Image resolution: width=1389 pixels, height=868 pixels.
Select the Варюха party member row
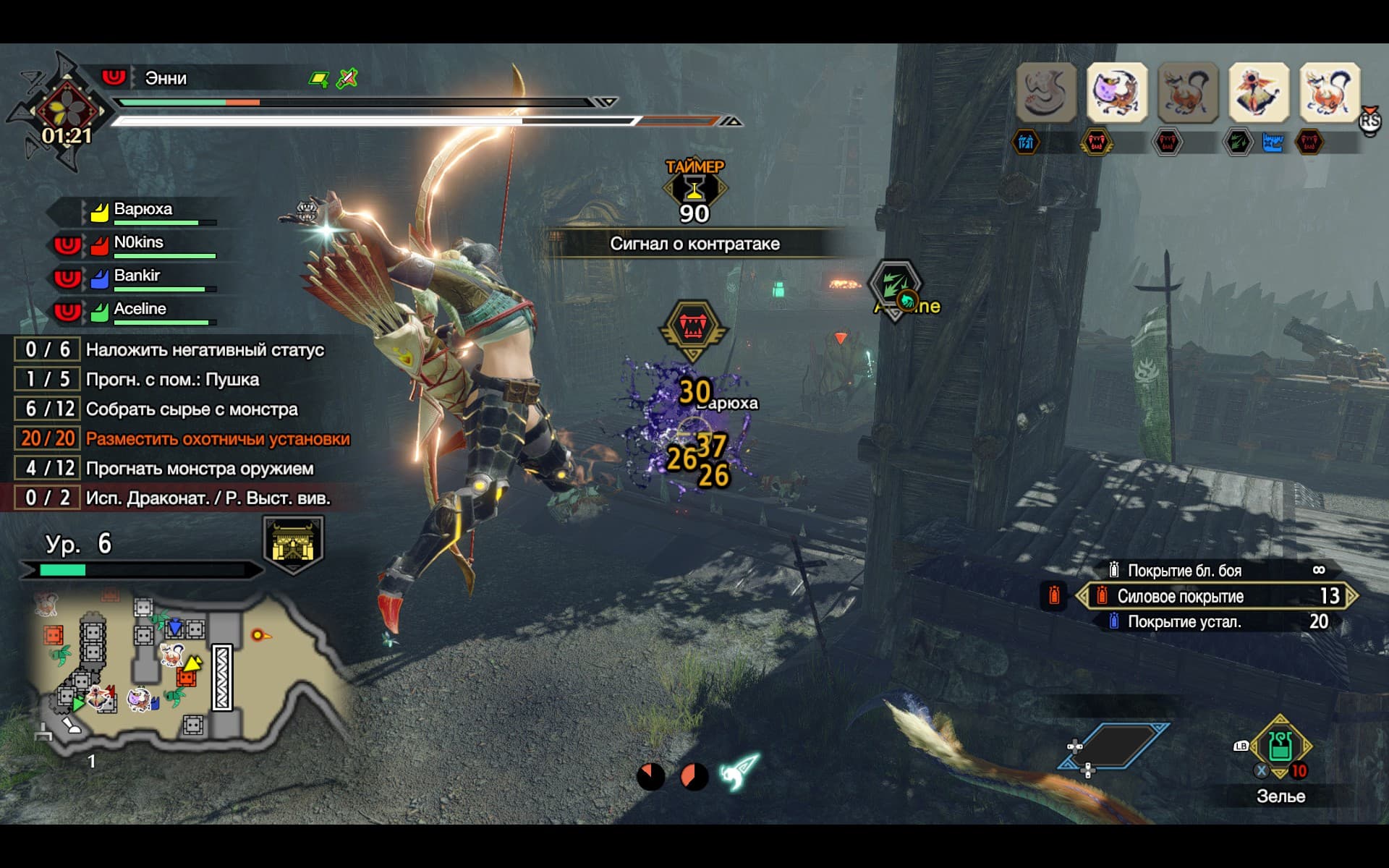[x=143, y=210]
